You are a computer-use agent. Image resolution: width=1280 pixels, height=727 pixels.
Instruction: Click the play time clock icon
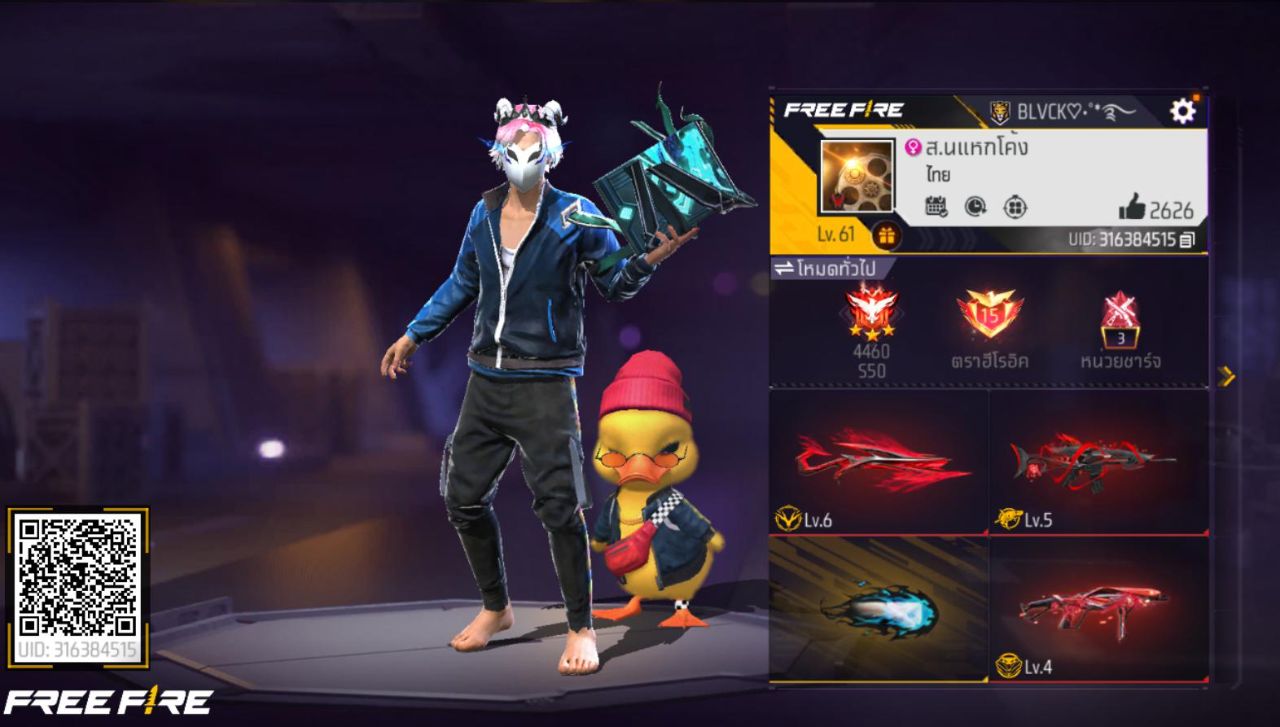coord(974,206)
